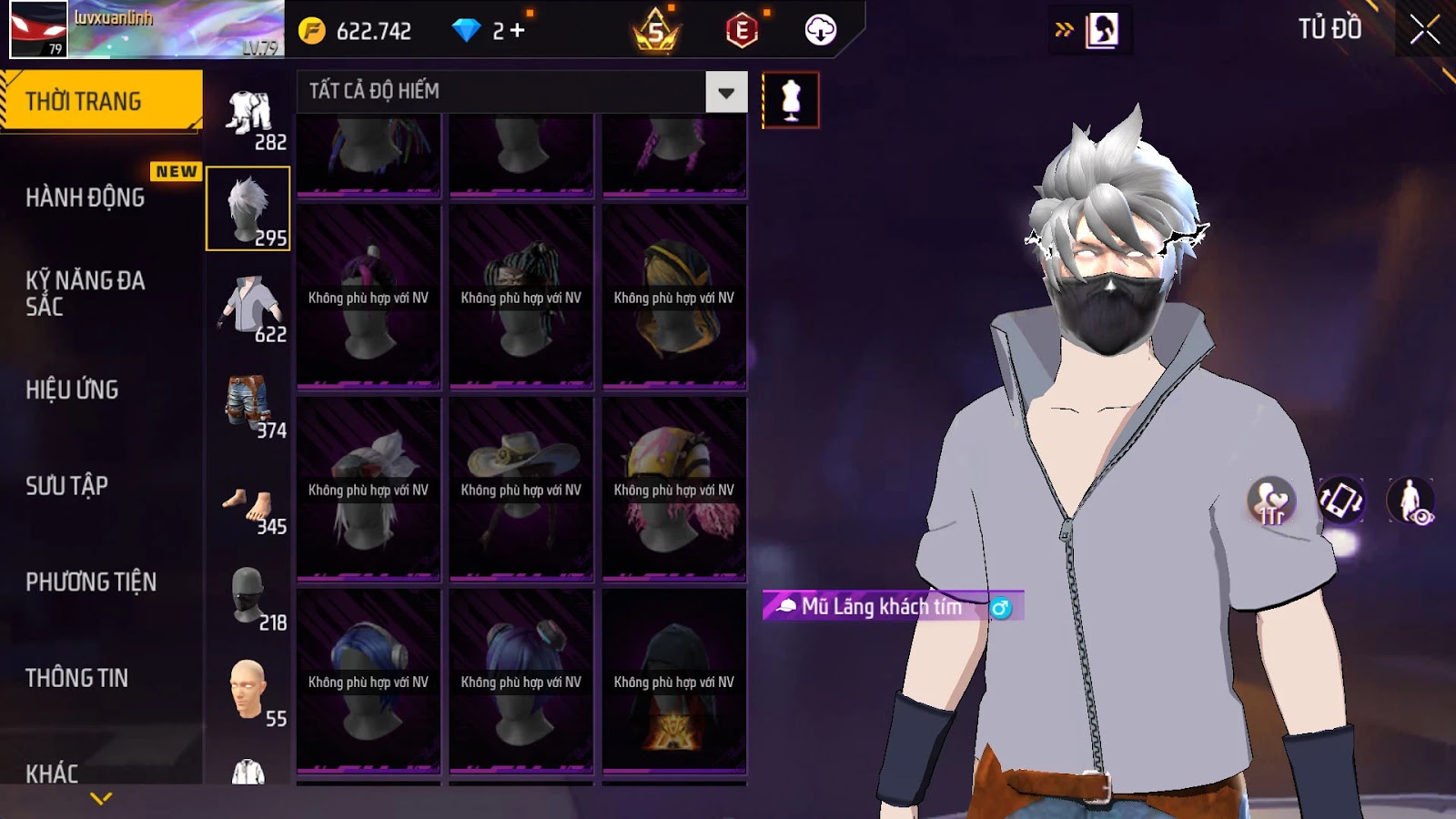The image size is (1456, 819).
Task: Toggle the character rotate view icon
Action: (x=1340, y=500)
